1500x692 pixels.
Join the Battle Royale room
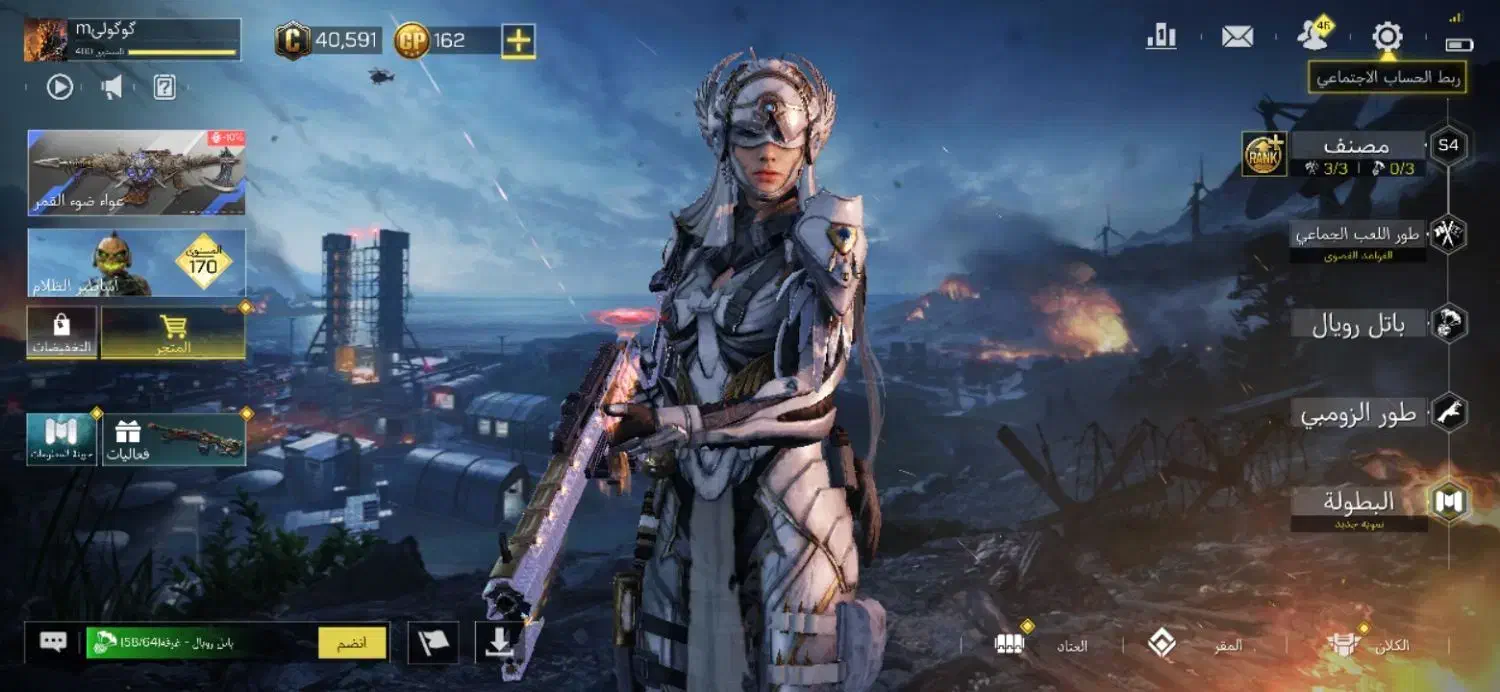click(352, 643)
